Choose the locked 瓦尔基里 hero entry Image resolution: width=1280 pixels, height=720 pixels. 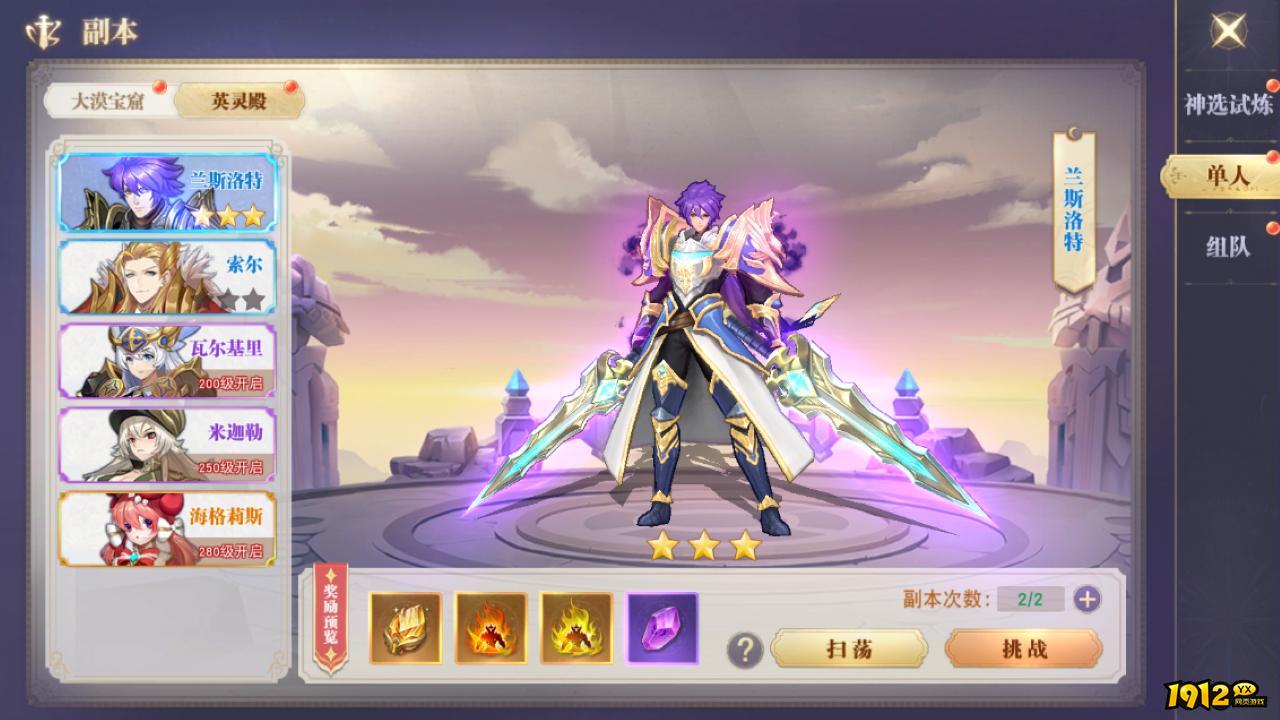(167, 362)
